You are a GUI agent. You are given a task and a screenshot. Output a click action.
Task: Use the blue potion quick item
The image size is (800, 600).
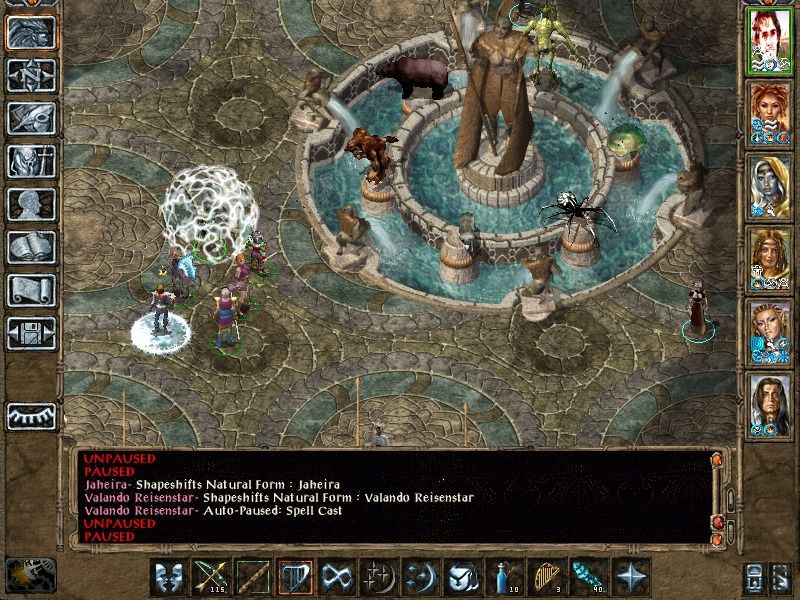504,577
